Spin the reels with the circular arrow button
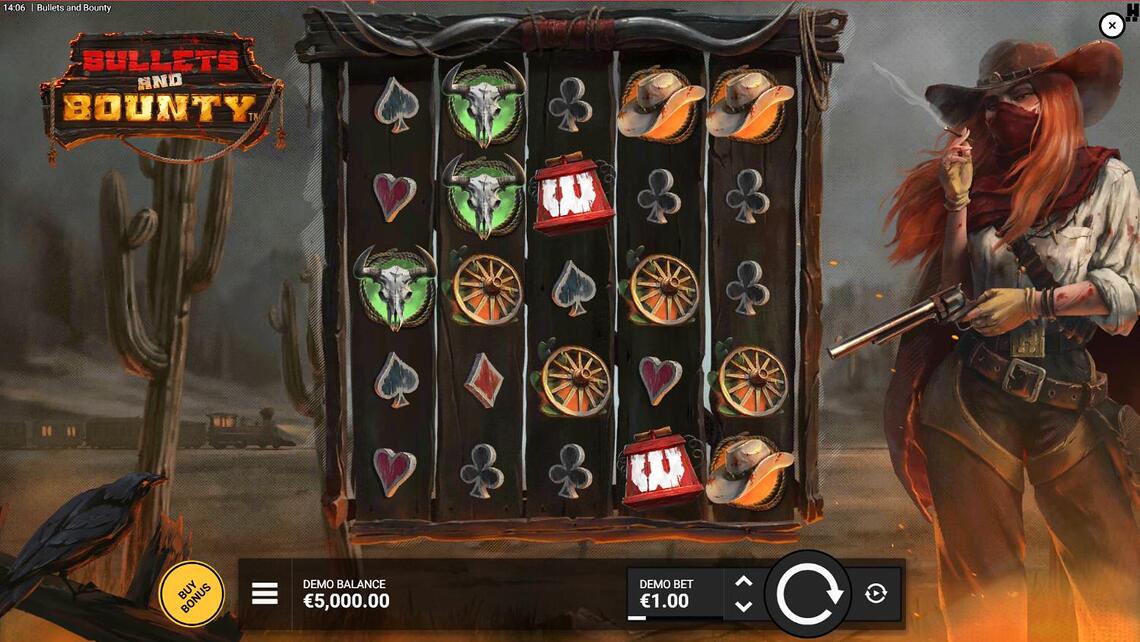The height and width of the screenshot is (642, 1140). point(808,595)
